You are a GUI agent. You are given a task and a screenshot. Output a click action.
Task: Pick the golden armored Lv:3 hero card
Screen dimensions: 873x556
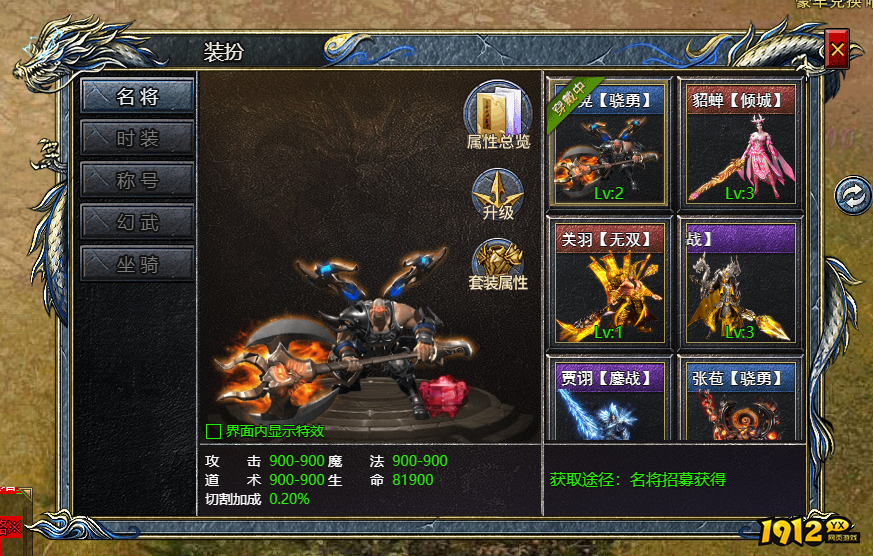pos(739,282)
